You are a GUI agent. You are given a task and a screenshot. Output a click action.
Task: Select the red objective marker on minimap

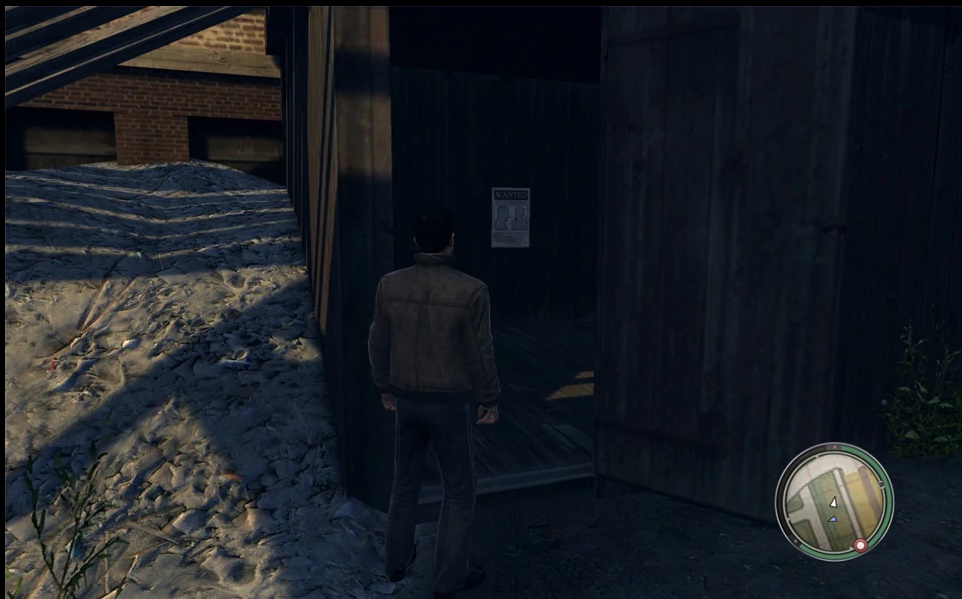coord(859,545)
